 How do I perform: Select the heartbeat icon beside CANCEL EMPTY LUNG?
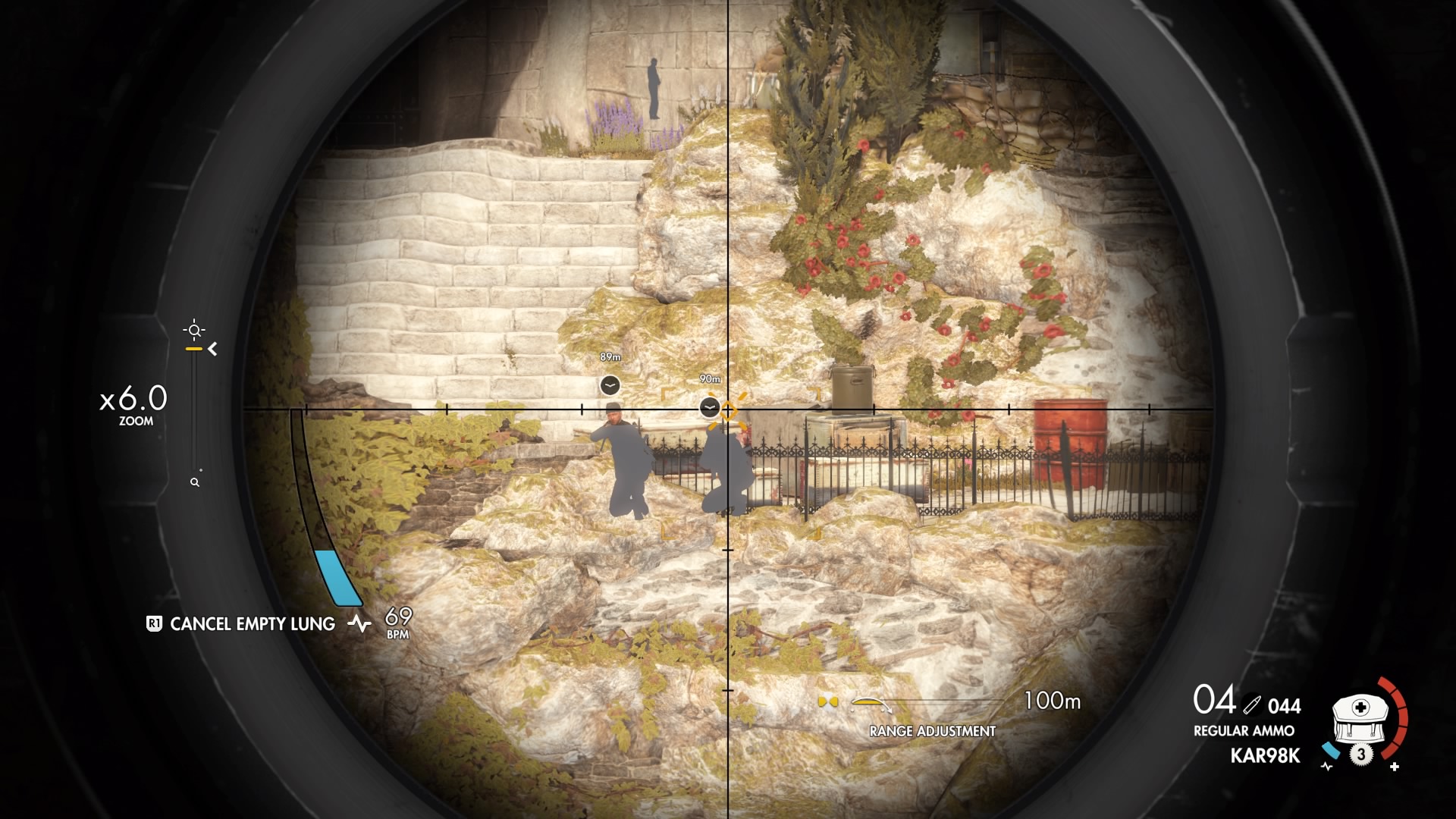pyautogui.click(x=359, y=624)
